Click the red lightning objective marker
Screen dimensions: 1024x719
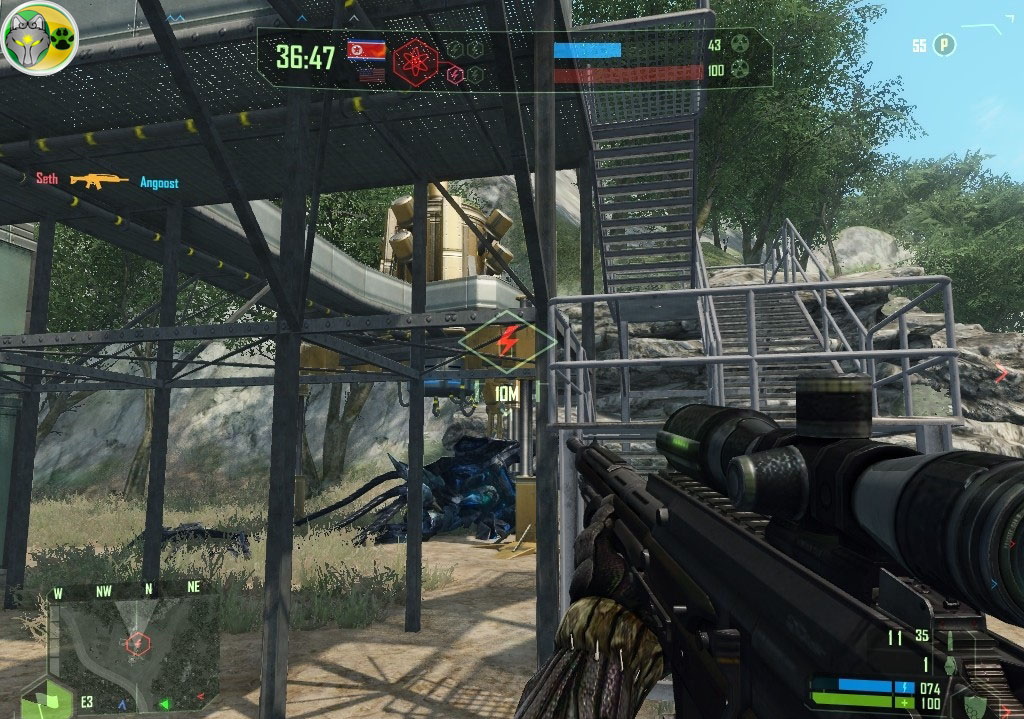[x=507, y=342]
